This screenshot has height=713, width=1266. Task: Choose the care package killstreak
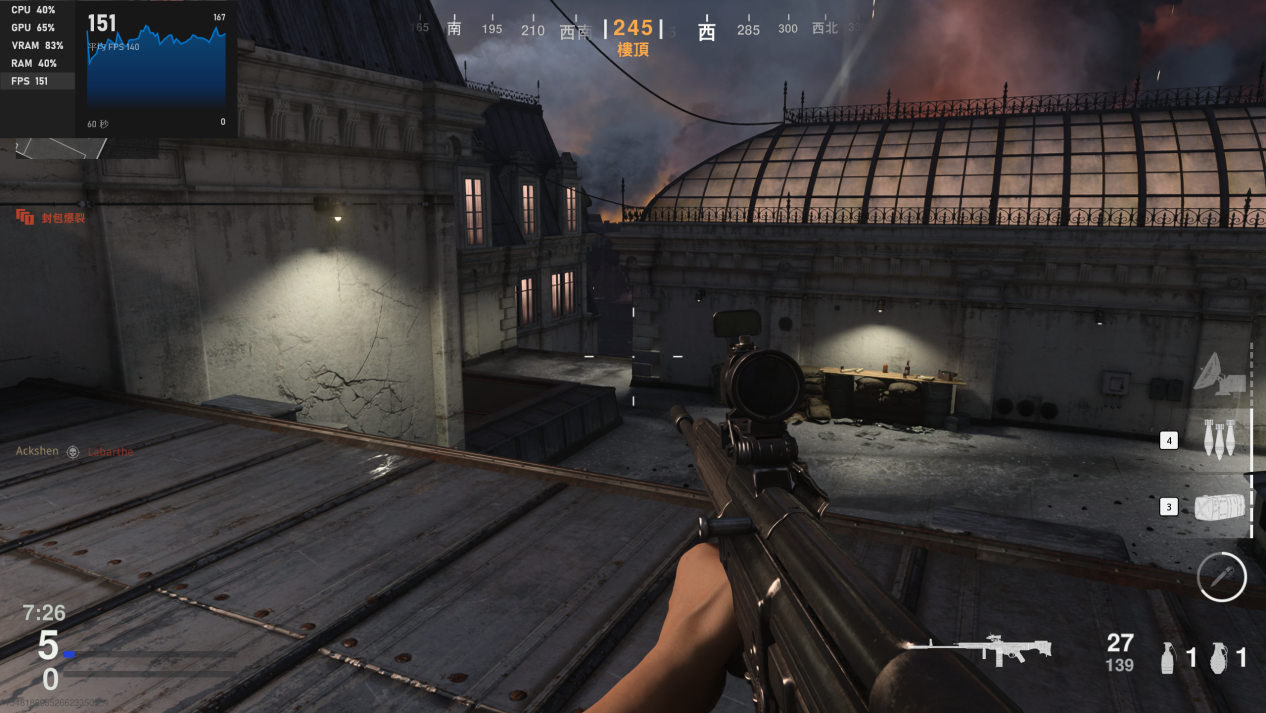[1220, 507]
